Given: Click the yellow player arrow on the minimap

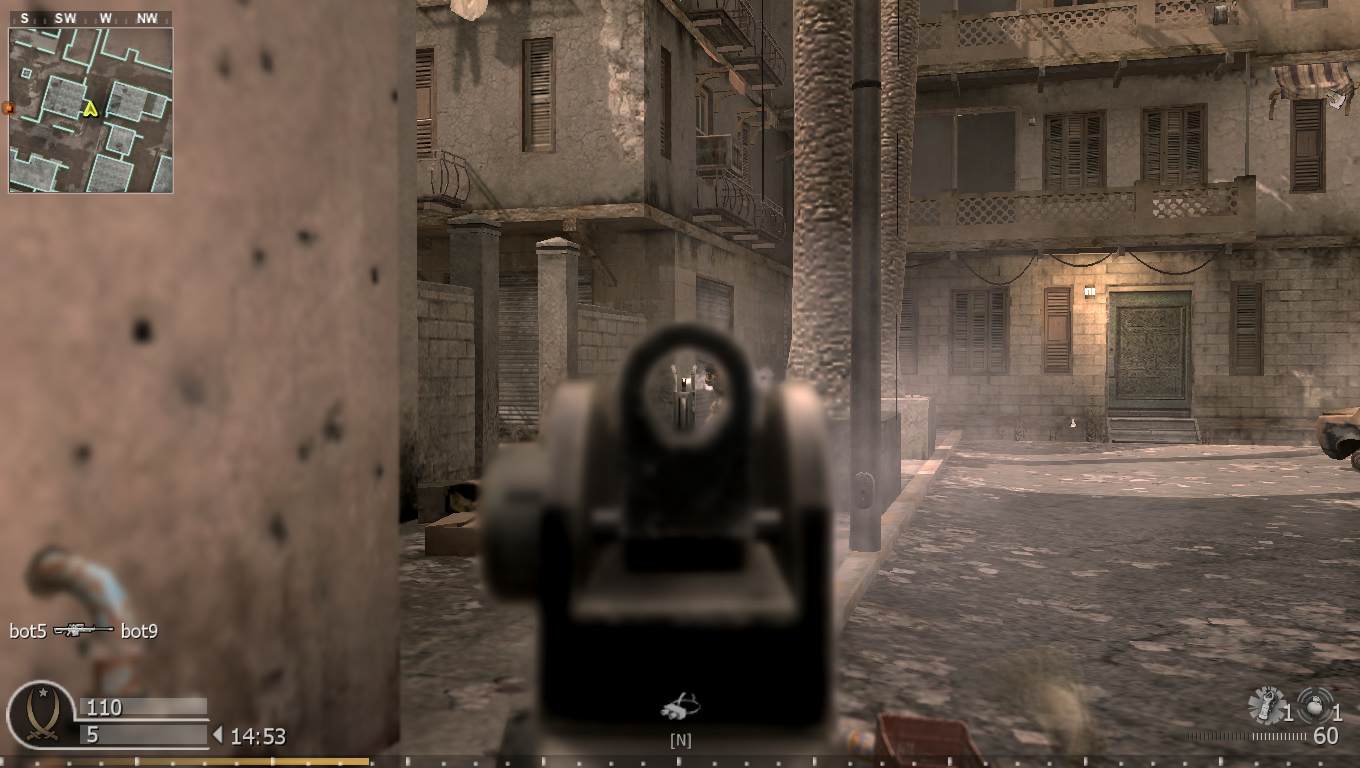Looking at the screenshot, I should (x=88, y=110).
